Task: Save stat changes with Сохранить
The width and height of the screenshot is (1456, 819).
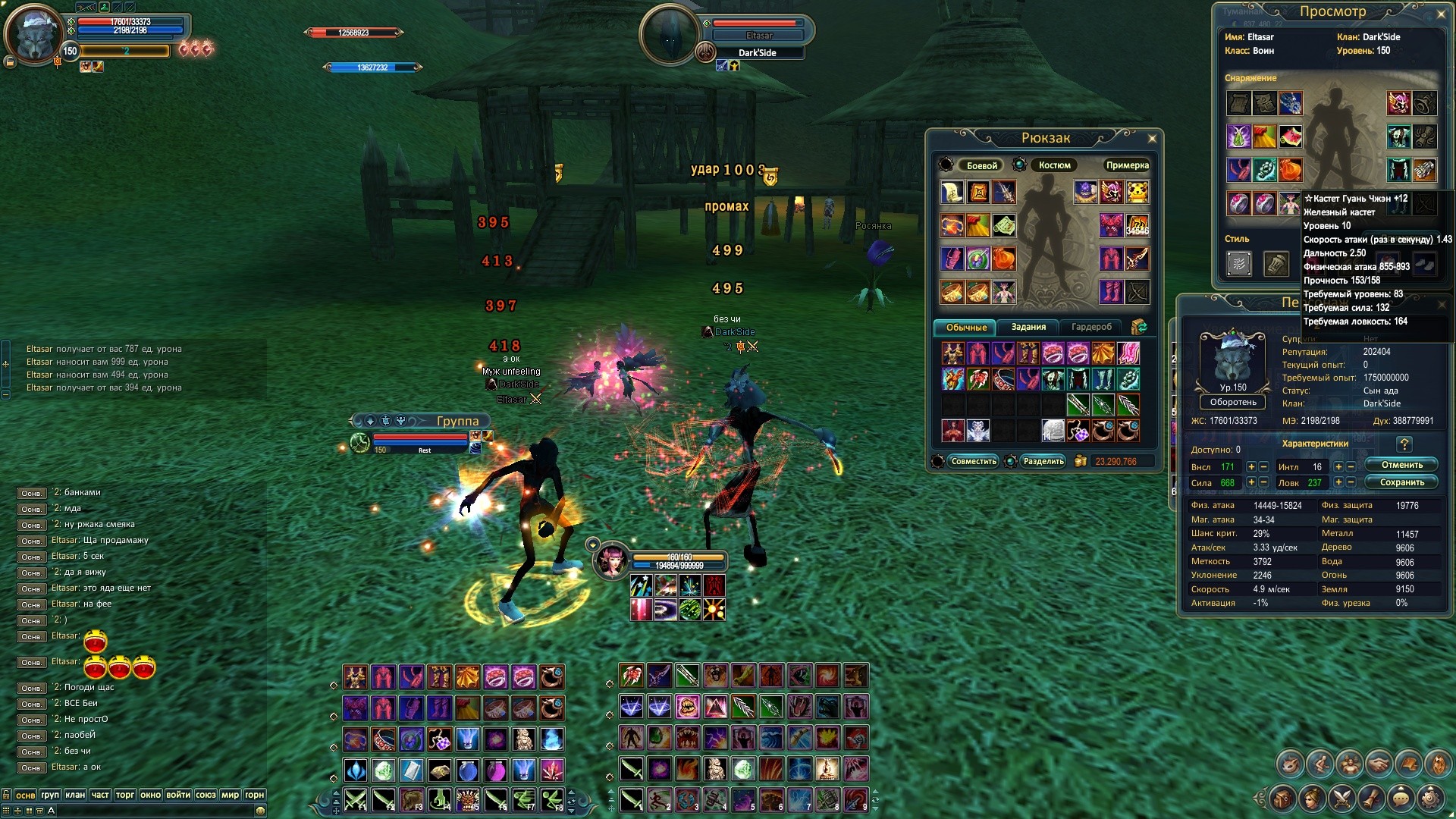Action: (x=1401, y=482)
